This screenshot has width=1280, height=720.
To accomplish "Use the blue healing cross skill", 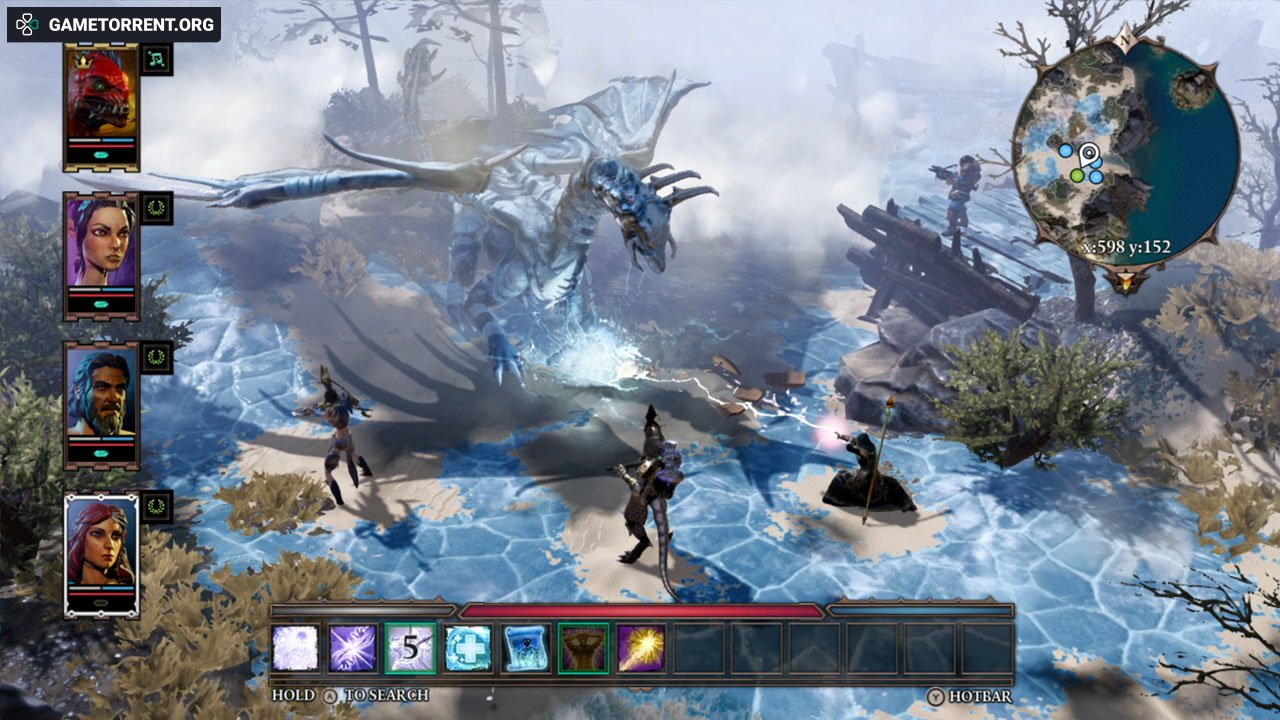I will [x=468, y=648].
